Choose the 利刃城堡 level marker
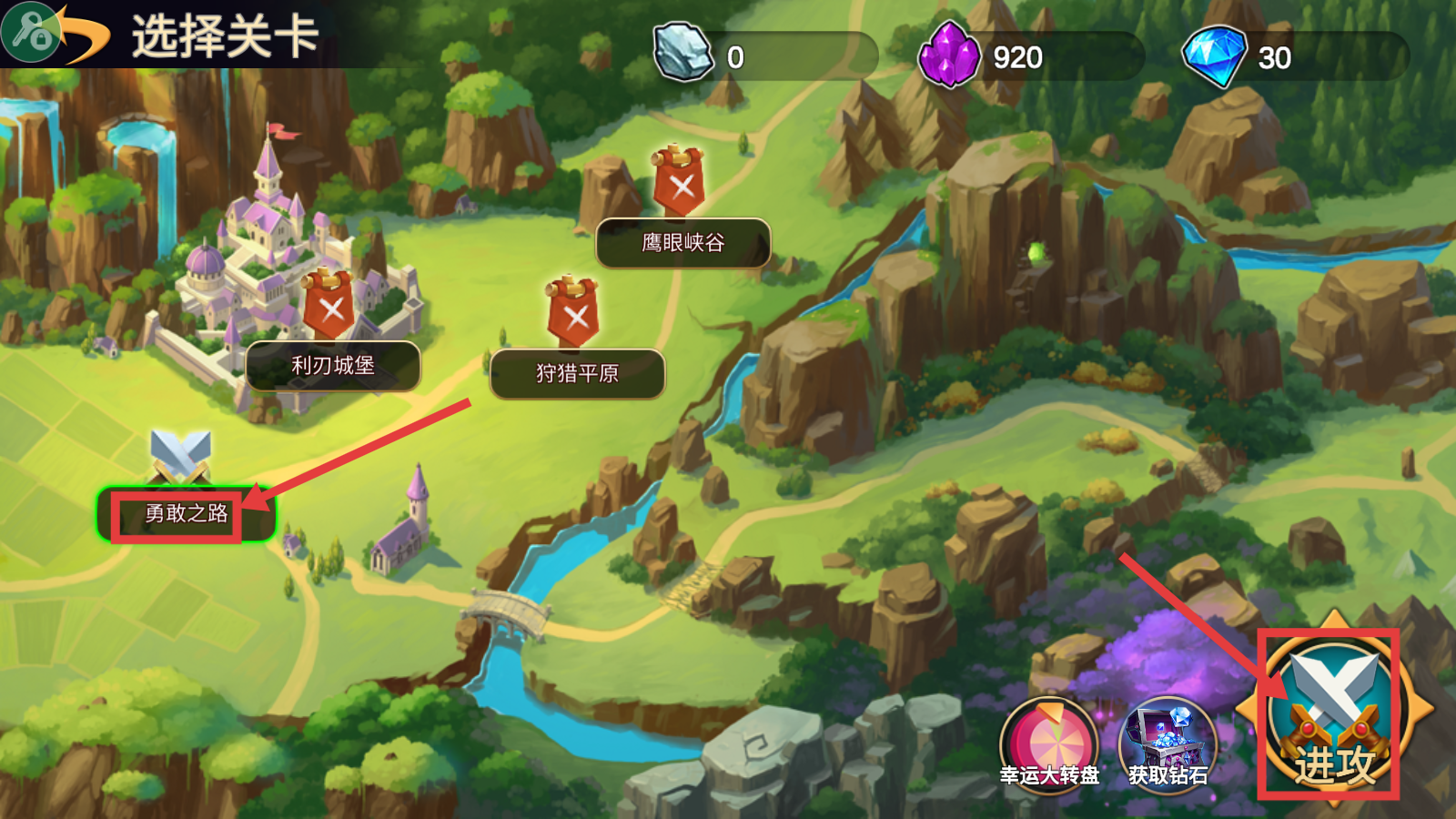 333,366
